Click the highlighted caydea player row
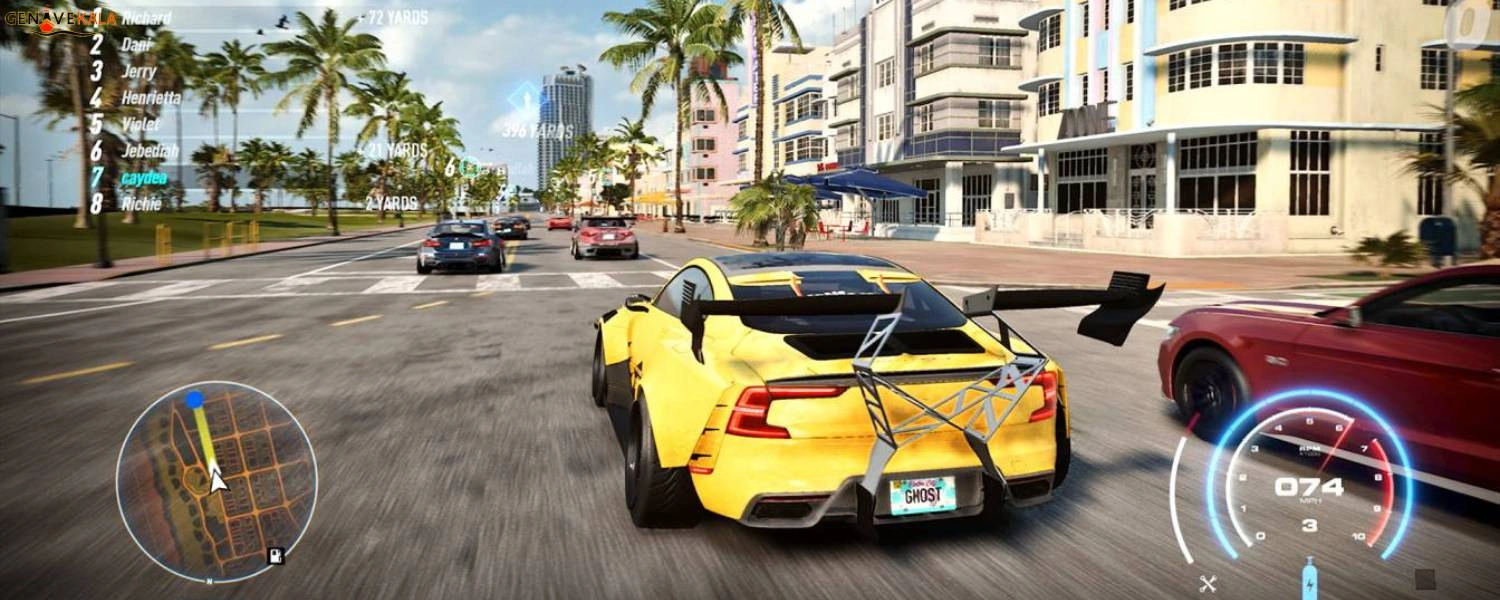This screenshot has height=600, width=1500. 143,177
